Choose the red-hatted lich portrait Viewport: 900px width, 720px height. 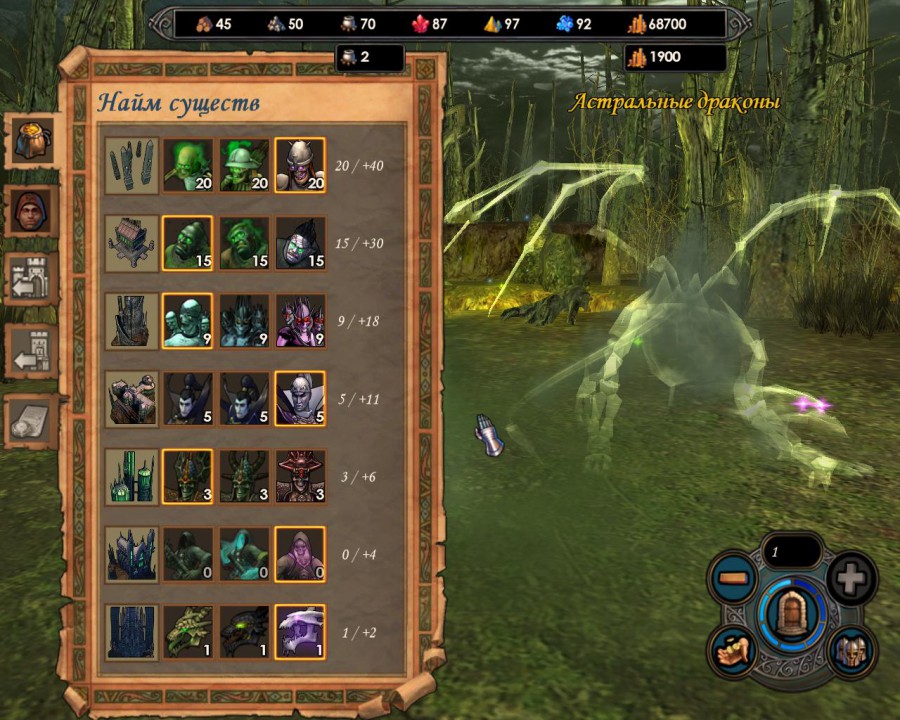pyautogui.click(x=300, y=477)
